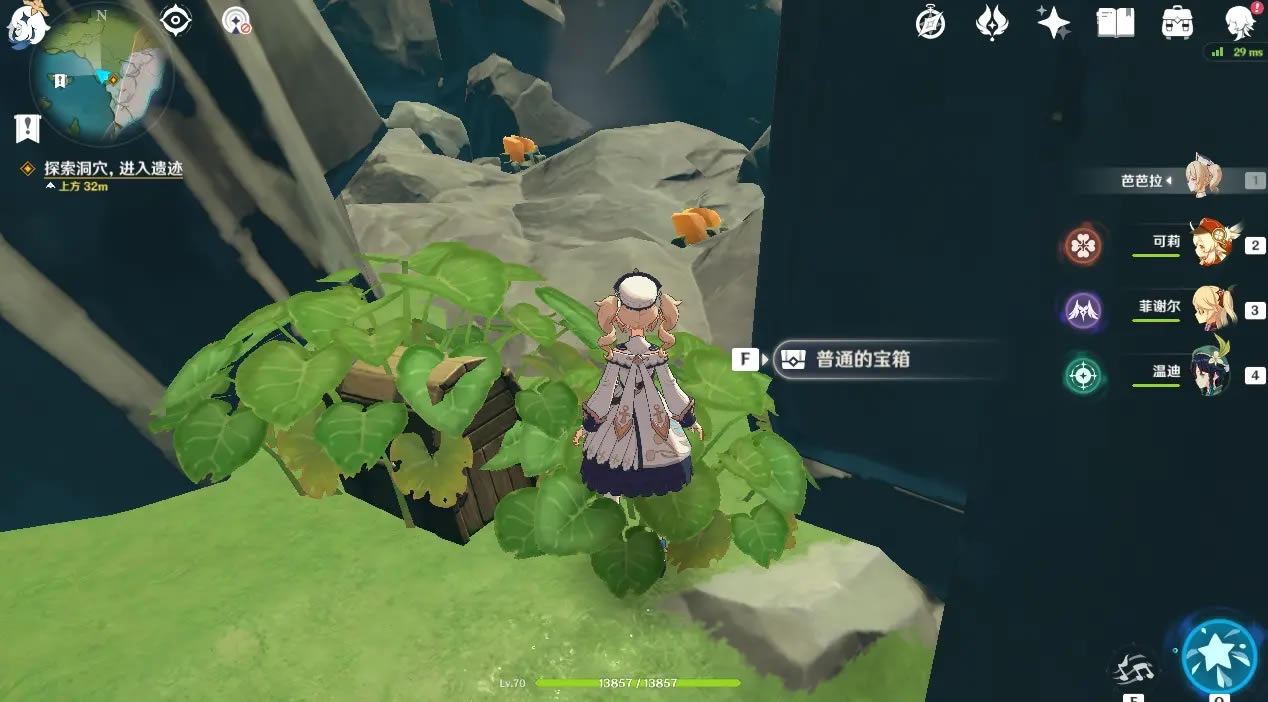Viewport: 1268px width, 702px height.
Task: Unleash the glowing star elemental burst
Action: click(1219, 657)
